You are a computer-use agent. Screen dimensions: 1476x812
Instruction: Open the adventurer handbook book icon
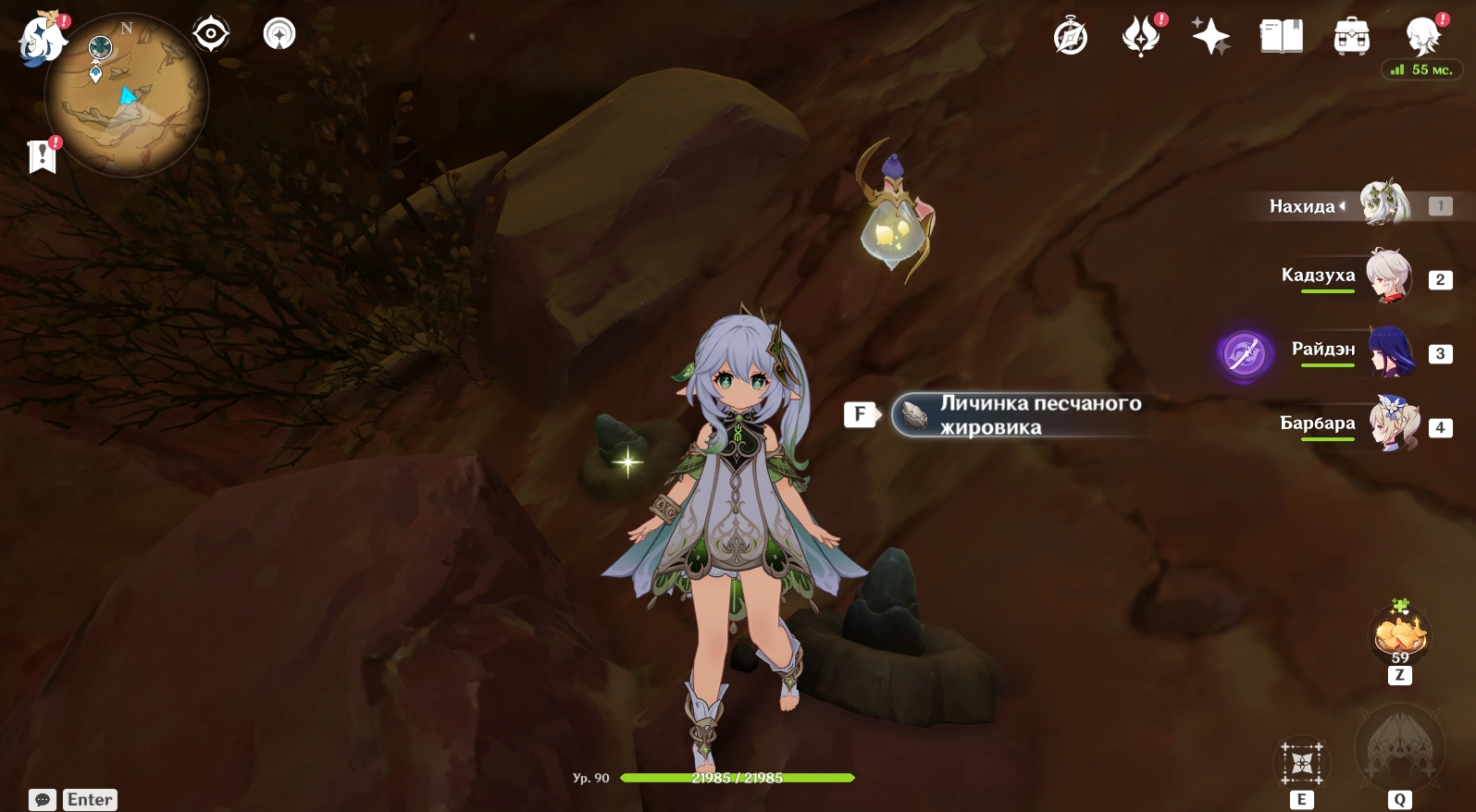1281,37
